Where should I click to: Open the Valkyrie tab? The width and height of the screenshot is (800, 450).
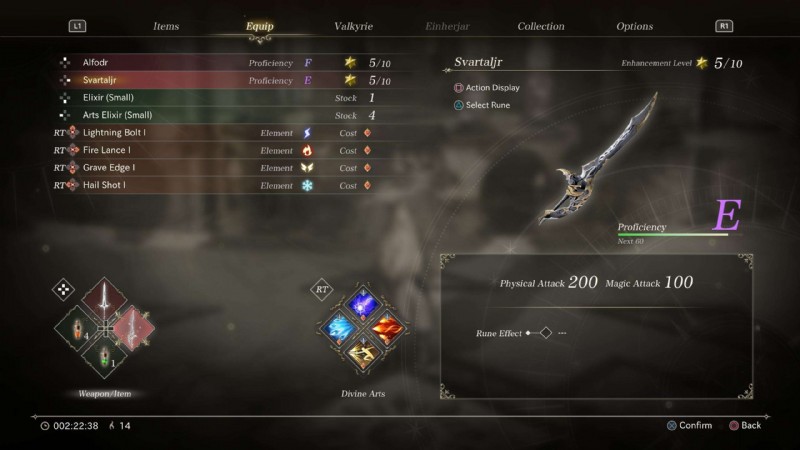355,26
